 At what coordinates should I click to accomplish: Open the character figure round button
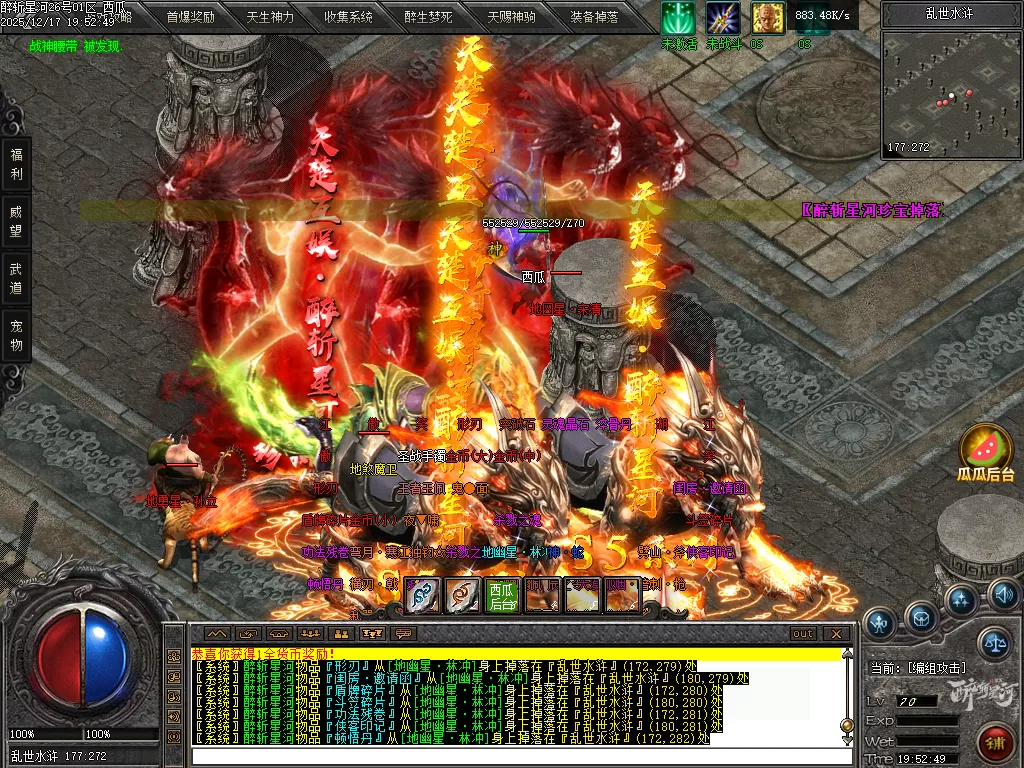click(x=879, y=623)
